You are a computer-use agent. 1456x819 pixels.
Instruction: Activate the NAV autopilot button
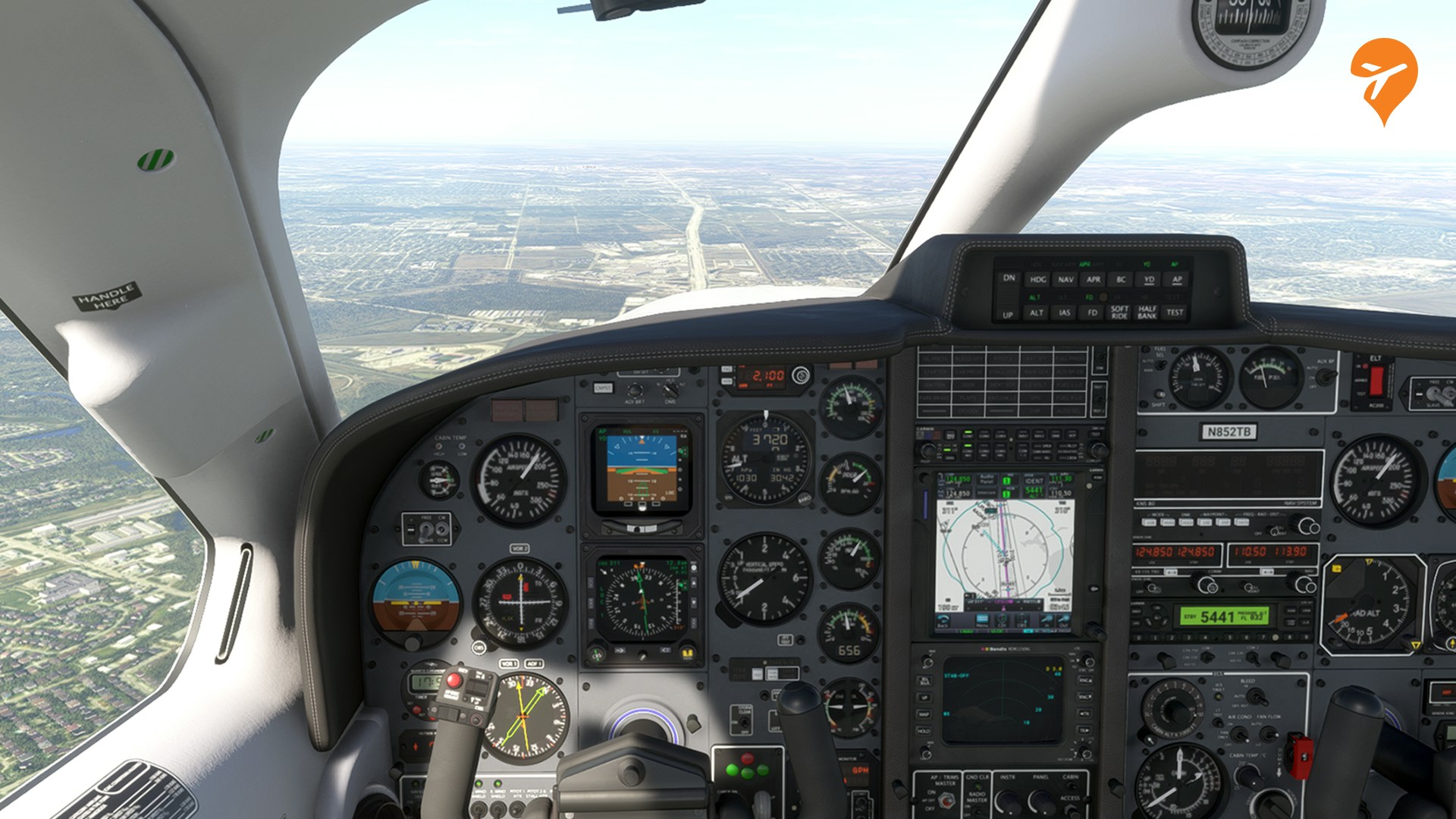point(1065,280)
